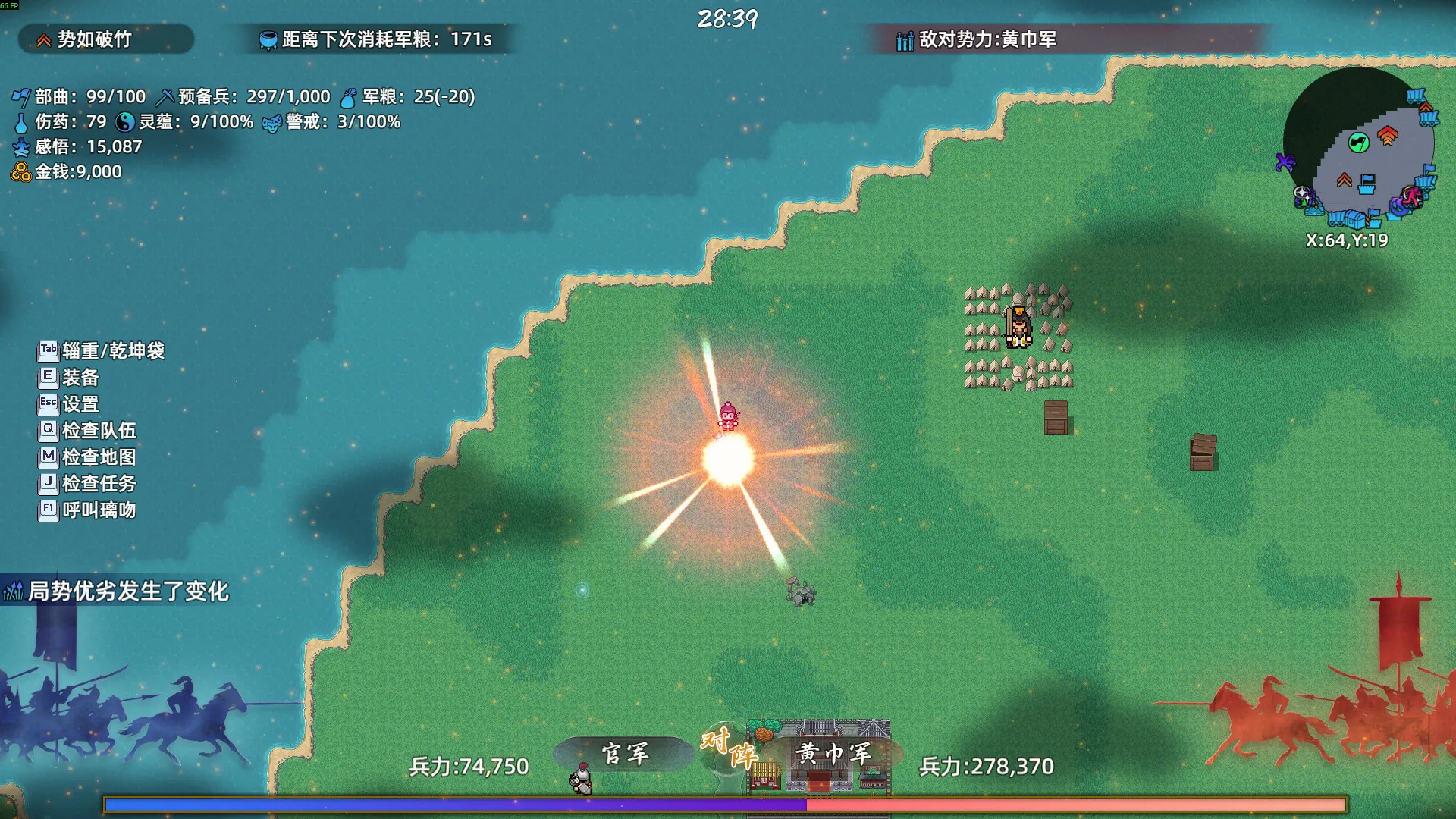Click the 军粮 supply bag icon
The height and width of the screenshot is (819, 1456).
point(348,96)
